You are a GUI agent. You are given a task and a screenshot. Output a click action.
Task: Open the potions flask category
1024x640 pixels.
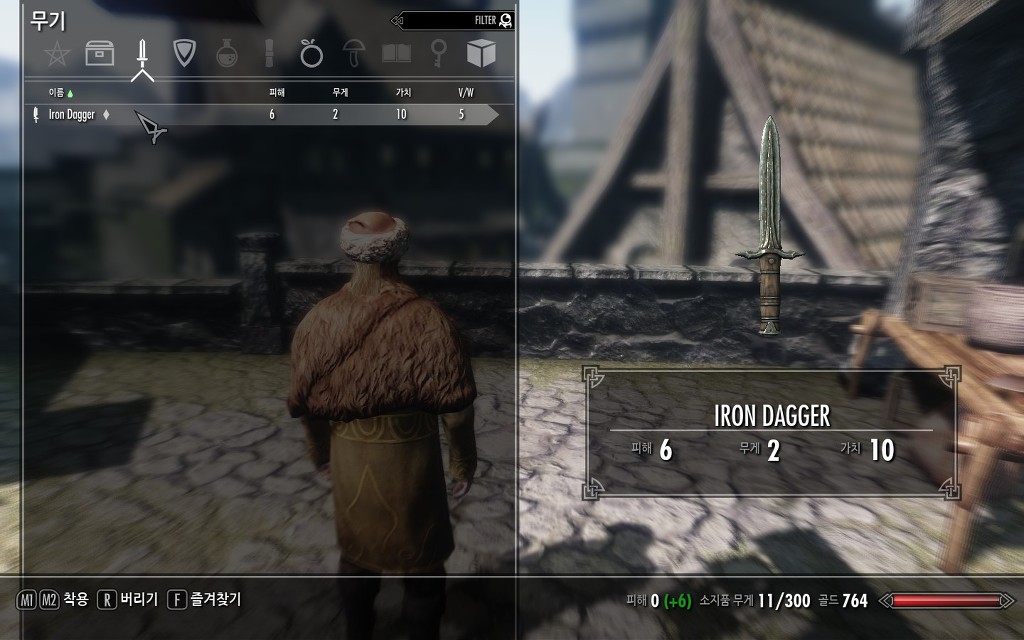(227, 53)
